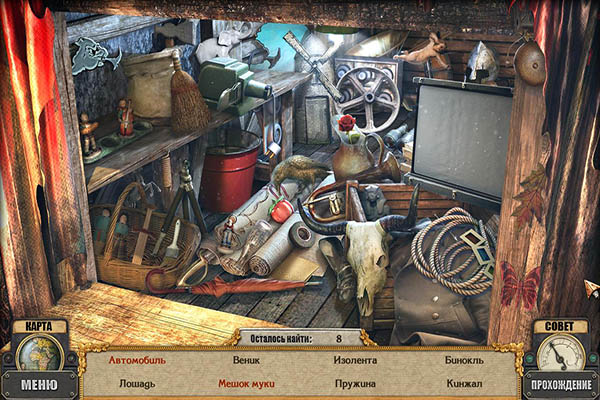Select Автомобиль in the item list
The width and height of the screenshot is (600, 400).
(x=137, y=360)
